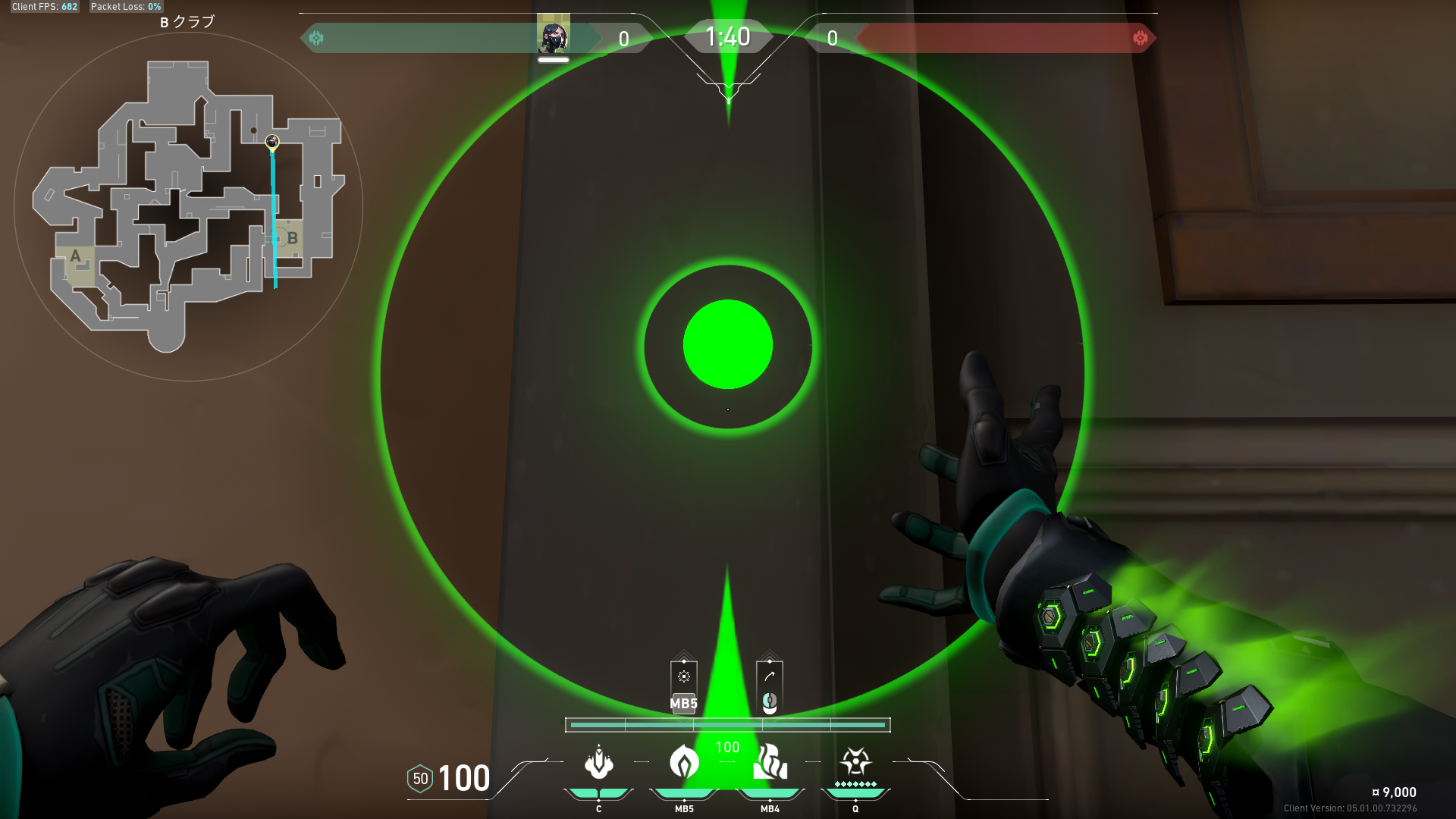Activate the Snake Bite ability icon

(598, 762)
